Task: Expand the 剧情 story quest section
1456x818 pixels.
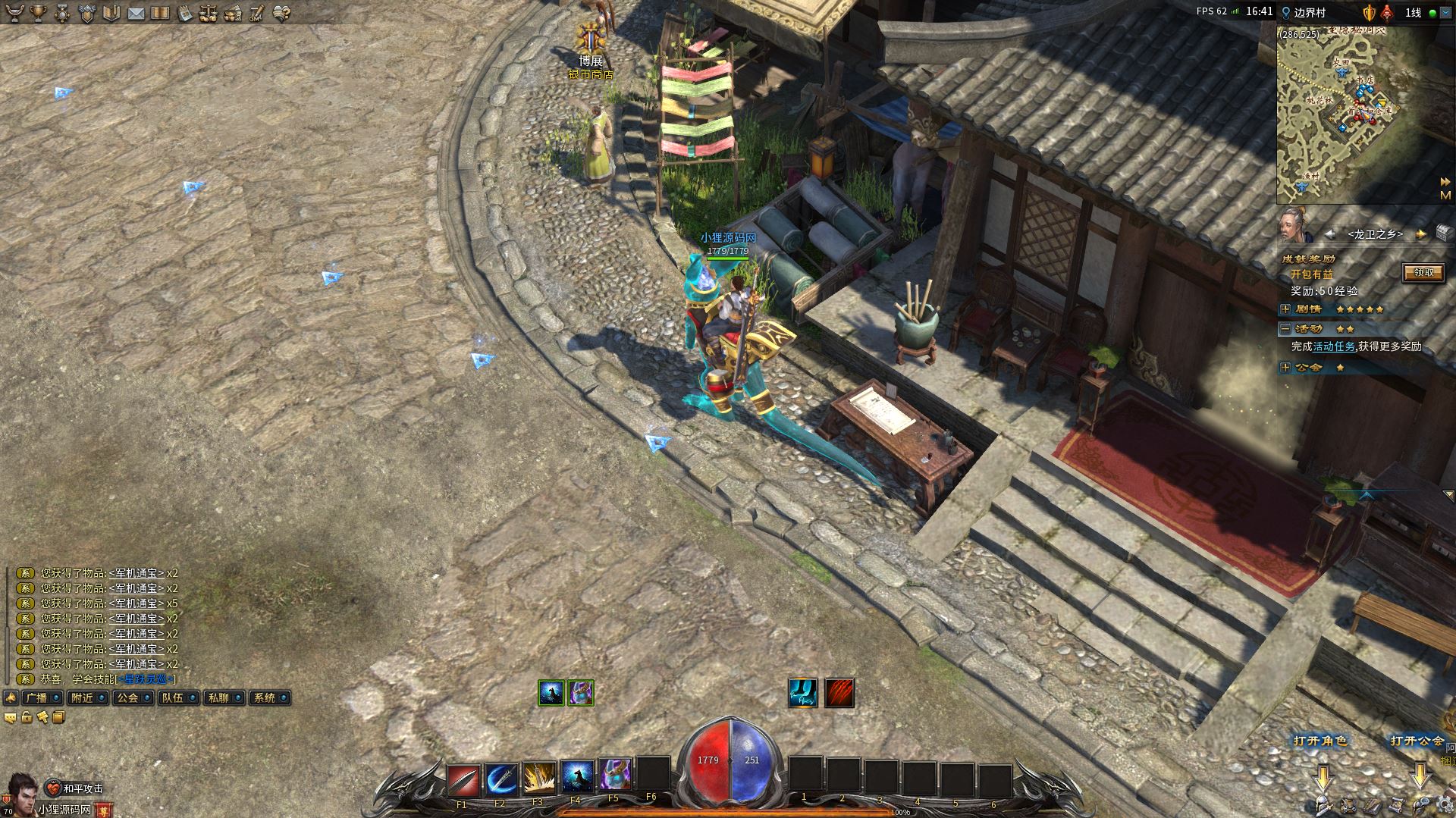Action: point(1285,309)
